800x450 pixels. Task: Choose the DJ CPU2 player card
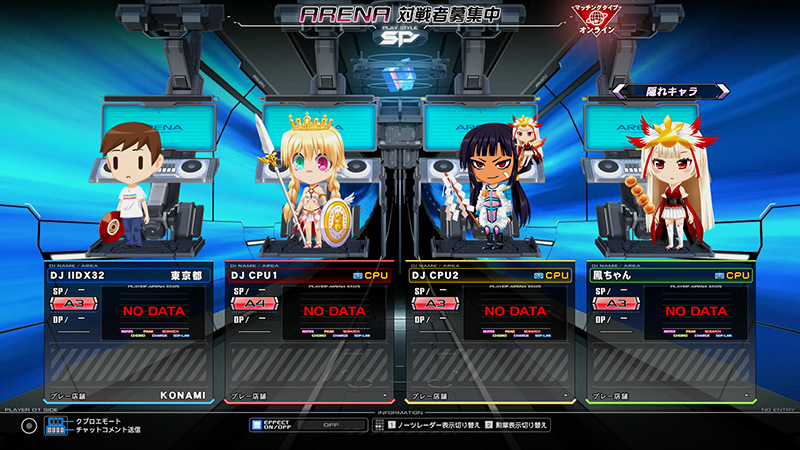[490, 332]
